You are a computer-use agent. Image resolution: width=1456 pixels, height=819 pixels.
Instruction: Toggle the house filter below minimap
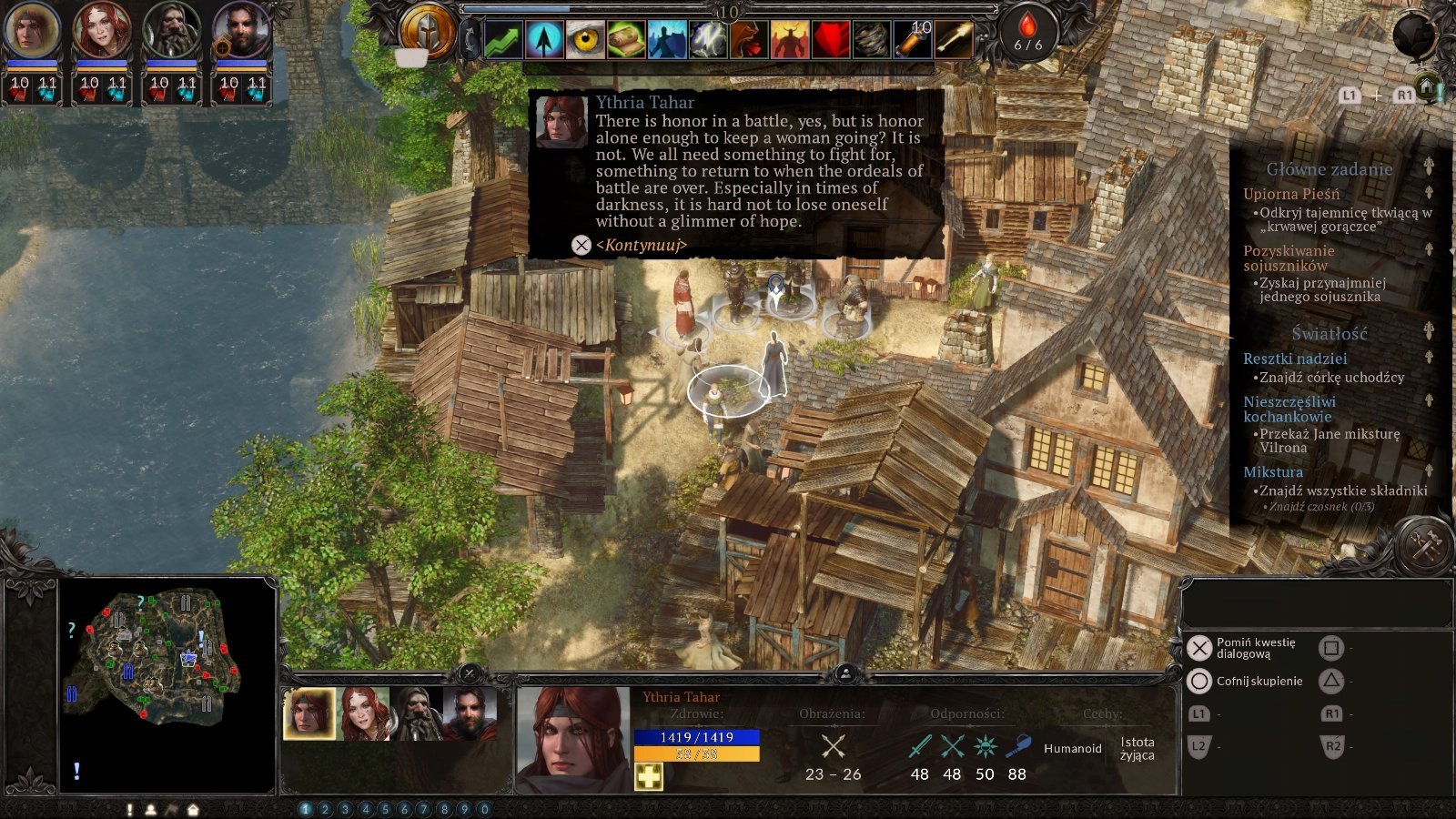click(x=193, y=809)
